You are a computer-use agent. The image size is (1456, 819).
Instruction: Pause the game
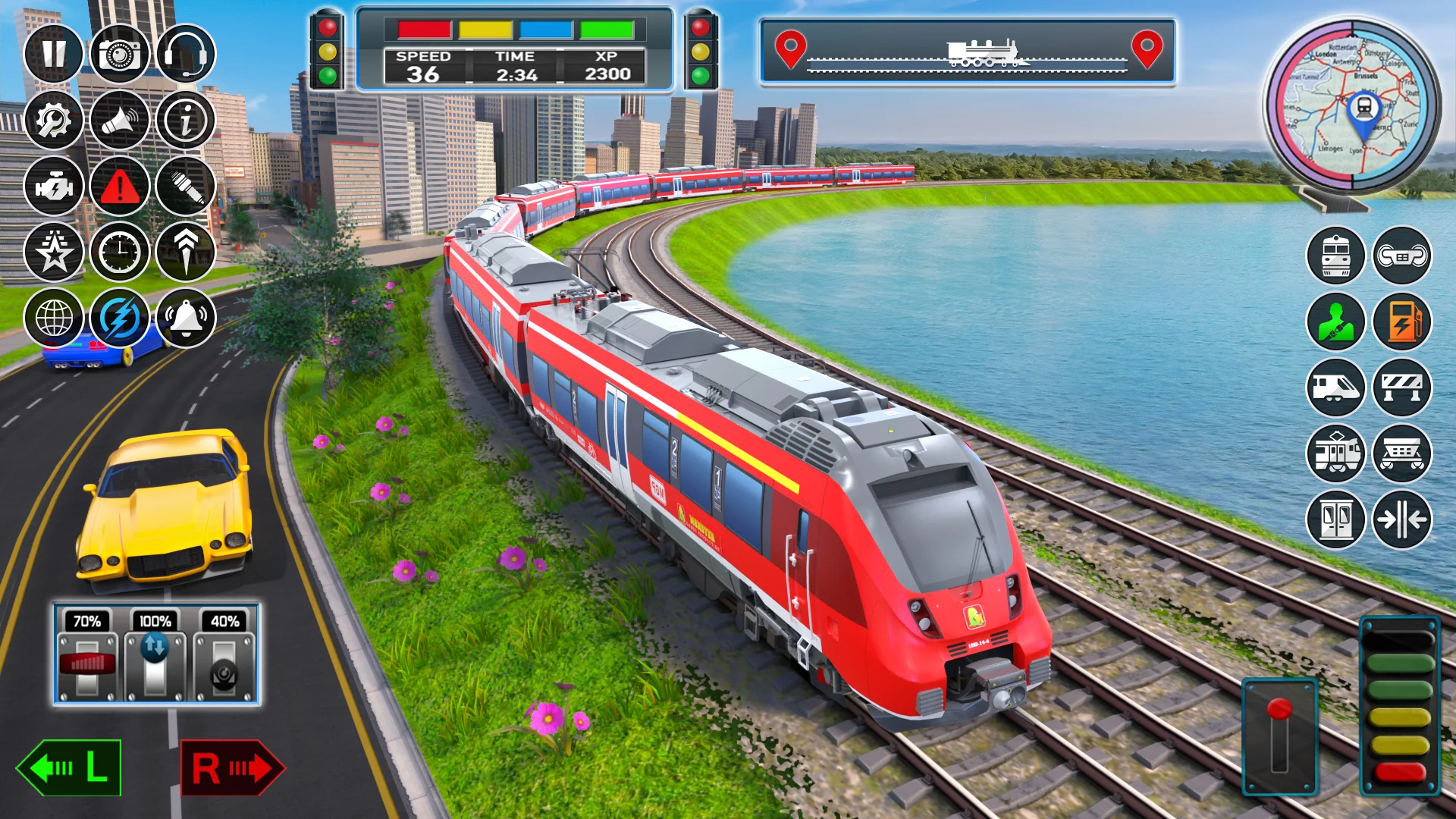pyautogui.click(x=53, y=54)
